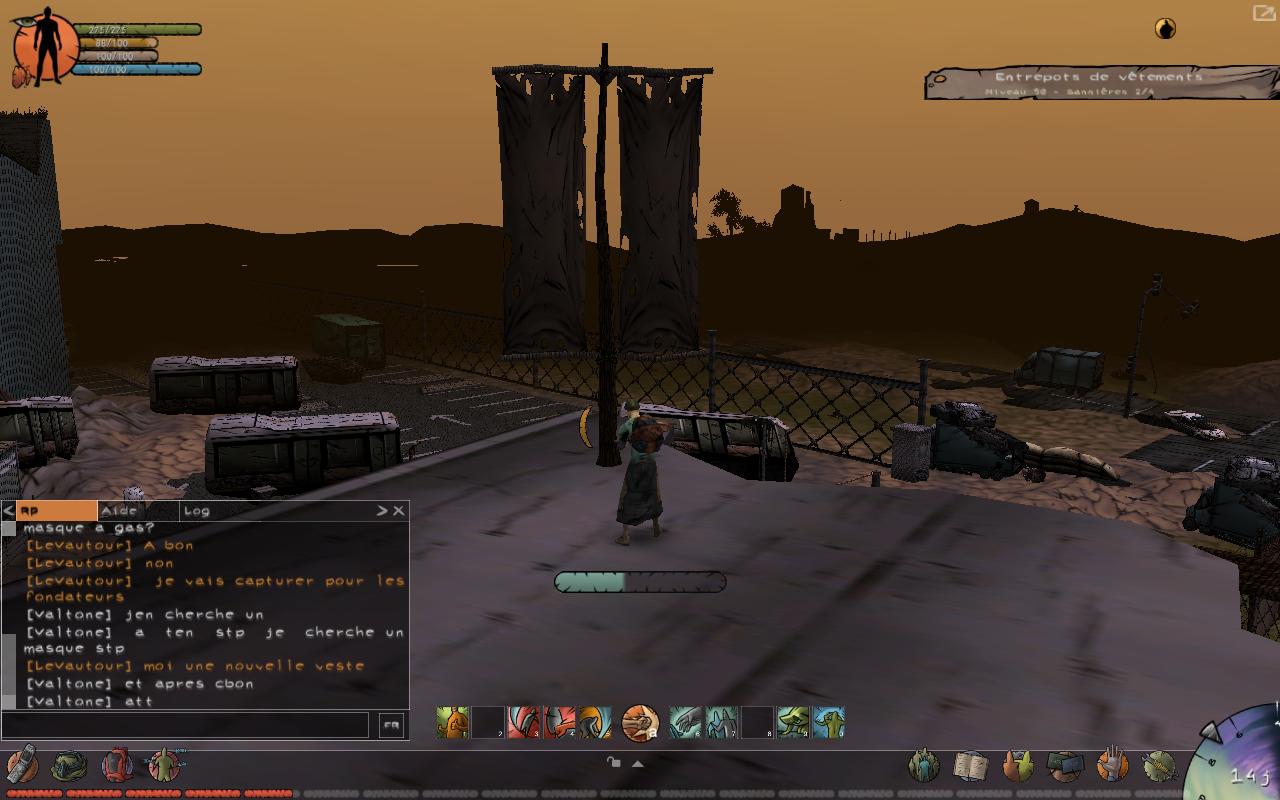Use the red skill in hotbar slot 3
Image resolution: width=1280 pixels, height=800 pixels.
tap(523, 722)
